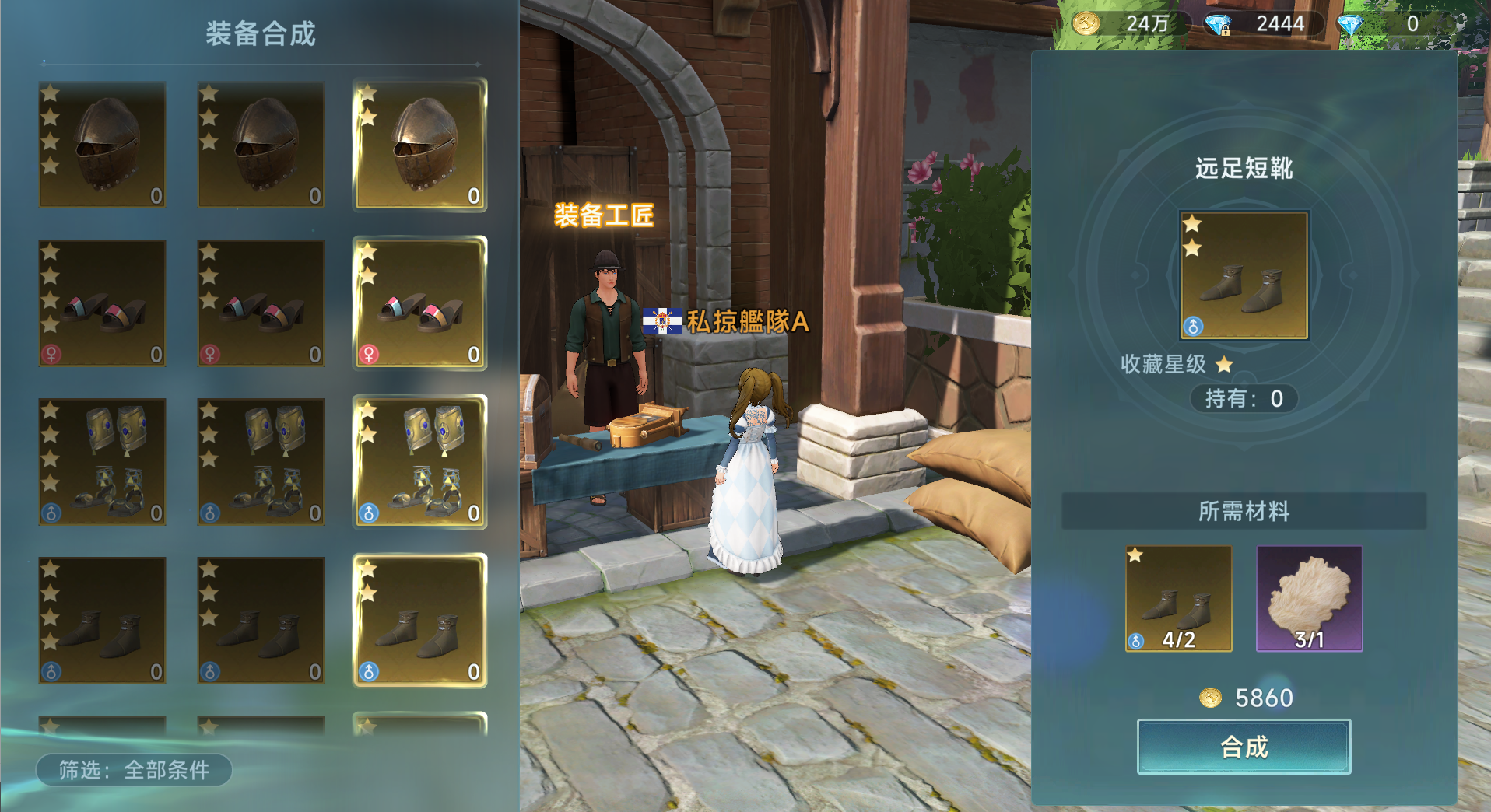Pick the two-star iron helmet slot
The width and height of the screenshot is (1491, 812).
(420, 145)
